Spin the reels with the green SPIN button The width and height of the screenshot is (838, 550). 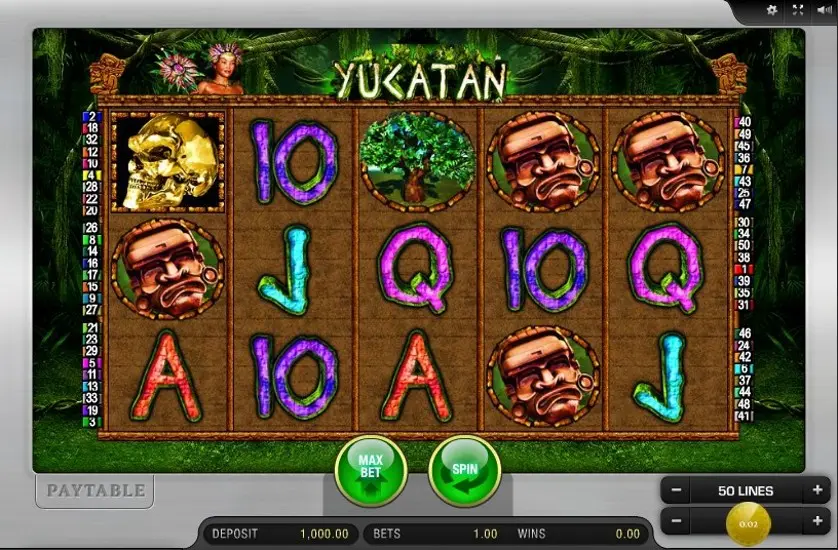click(464, 470)
